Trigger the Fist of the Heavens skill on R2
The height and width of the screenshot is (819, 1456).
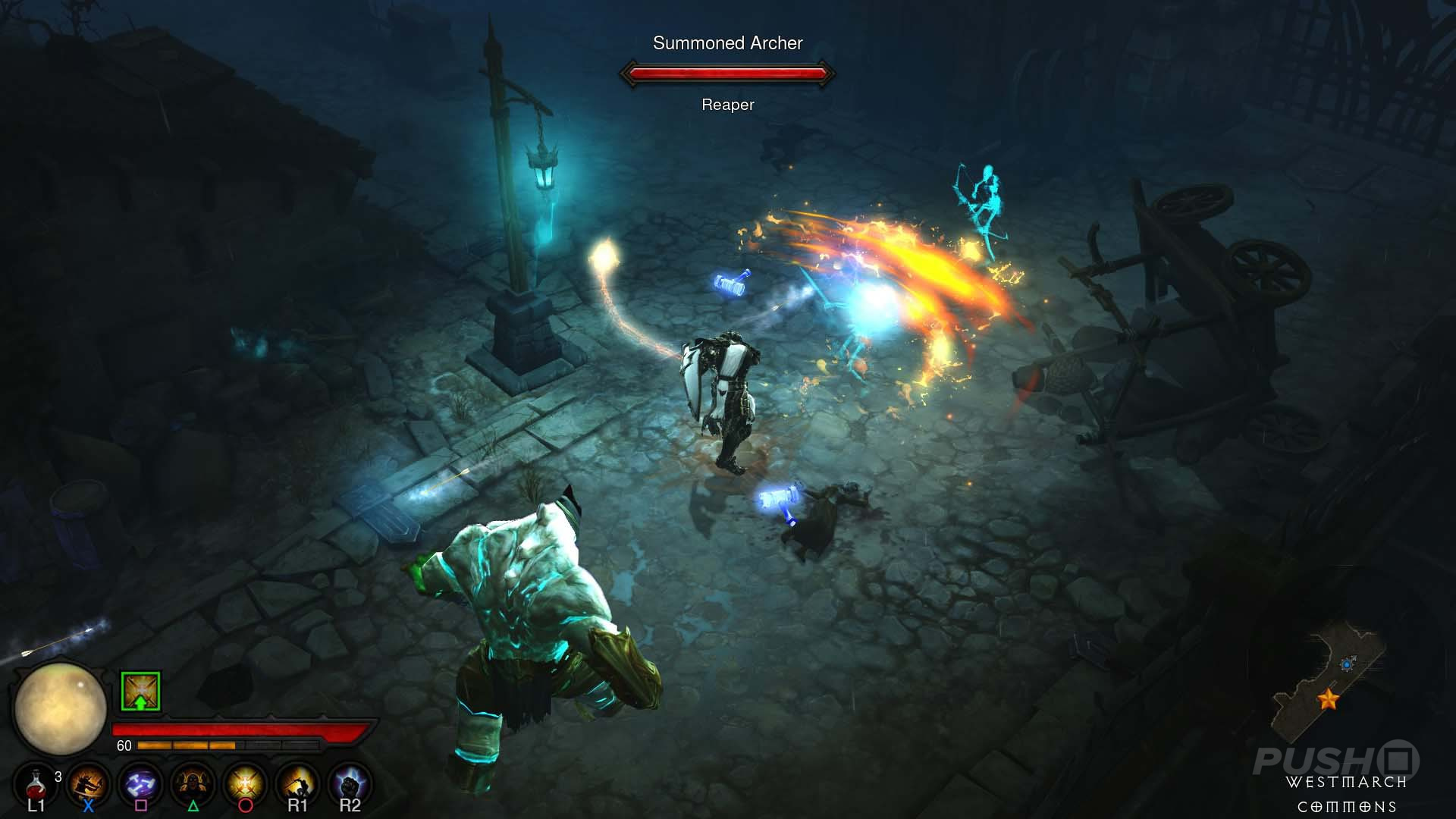350,783
